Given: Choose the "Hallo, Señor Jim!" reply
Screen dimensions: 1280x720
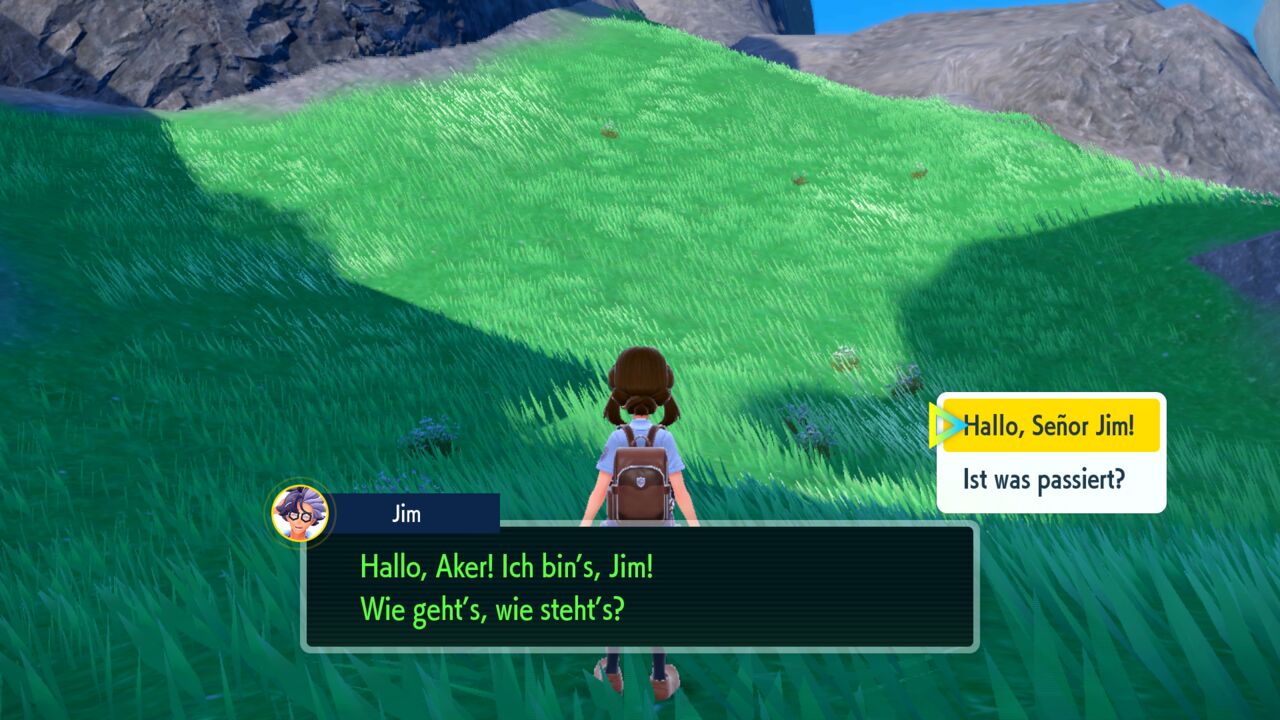Looking at the screenshot, I should (1050, 426).
